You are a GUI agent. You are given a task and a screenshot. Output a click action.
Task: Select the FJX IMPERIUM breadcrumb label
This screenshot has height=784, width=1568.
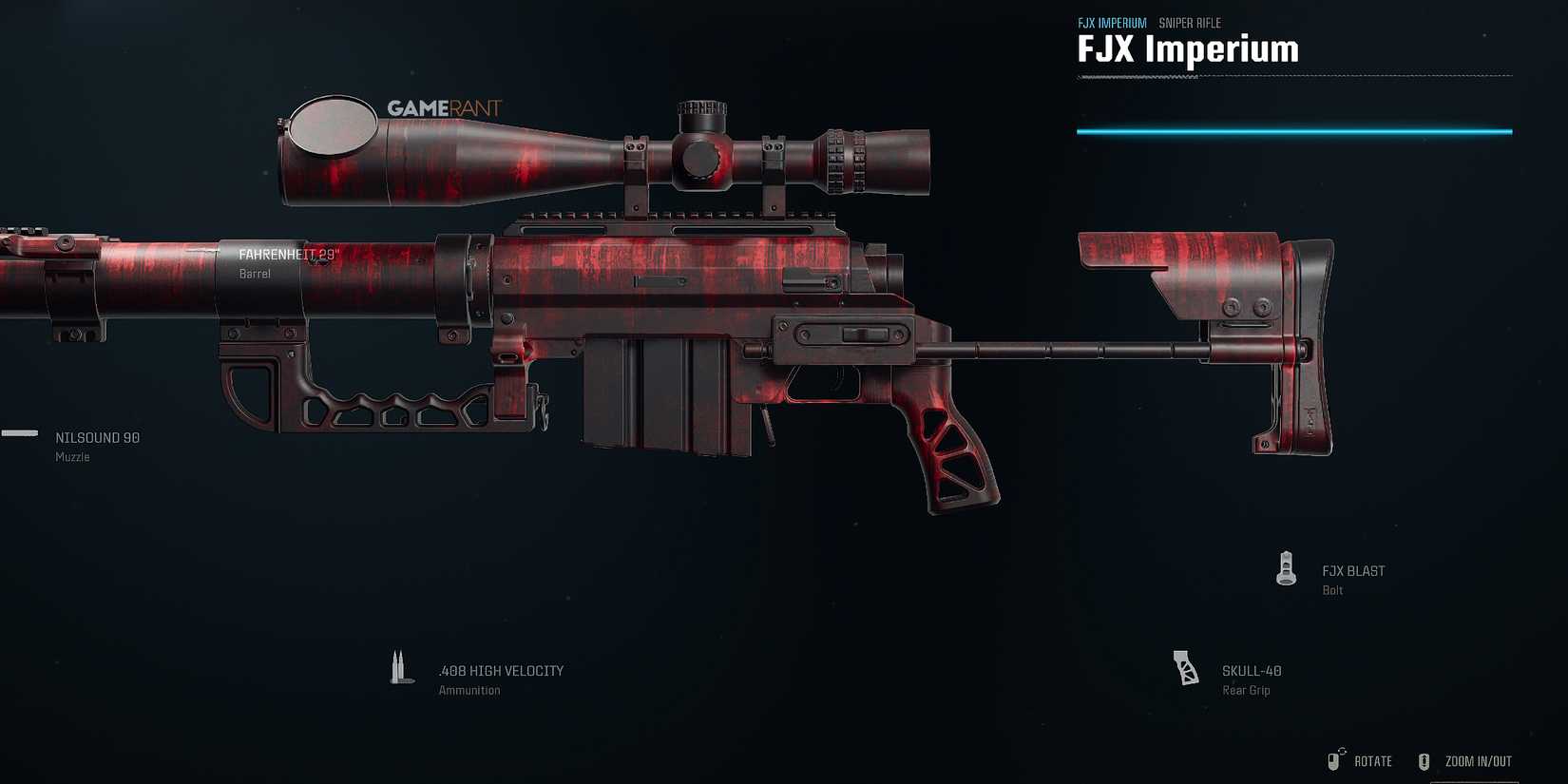tap(1113, 22)
